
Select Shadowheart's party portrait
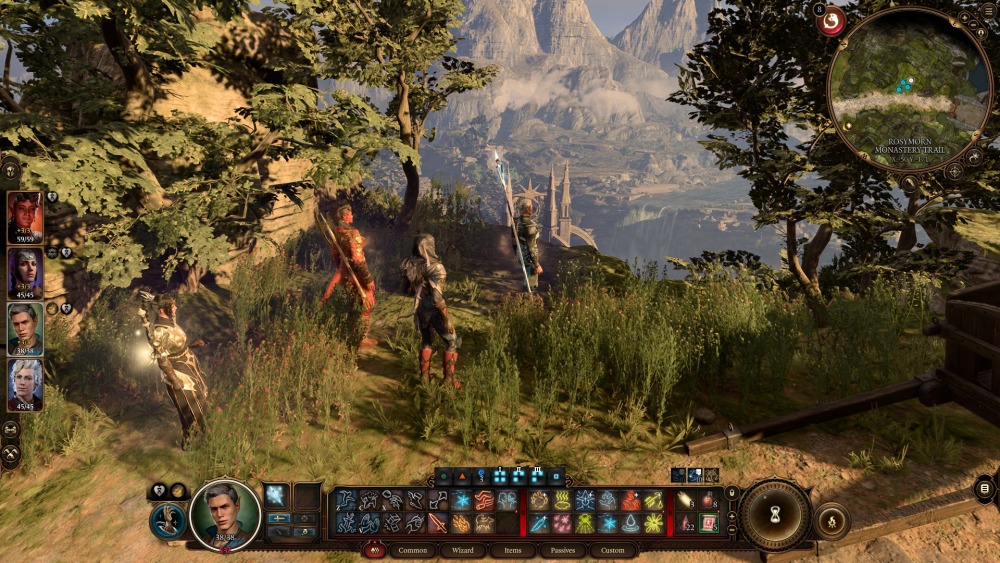[x=24, y=271]
